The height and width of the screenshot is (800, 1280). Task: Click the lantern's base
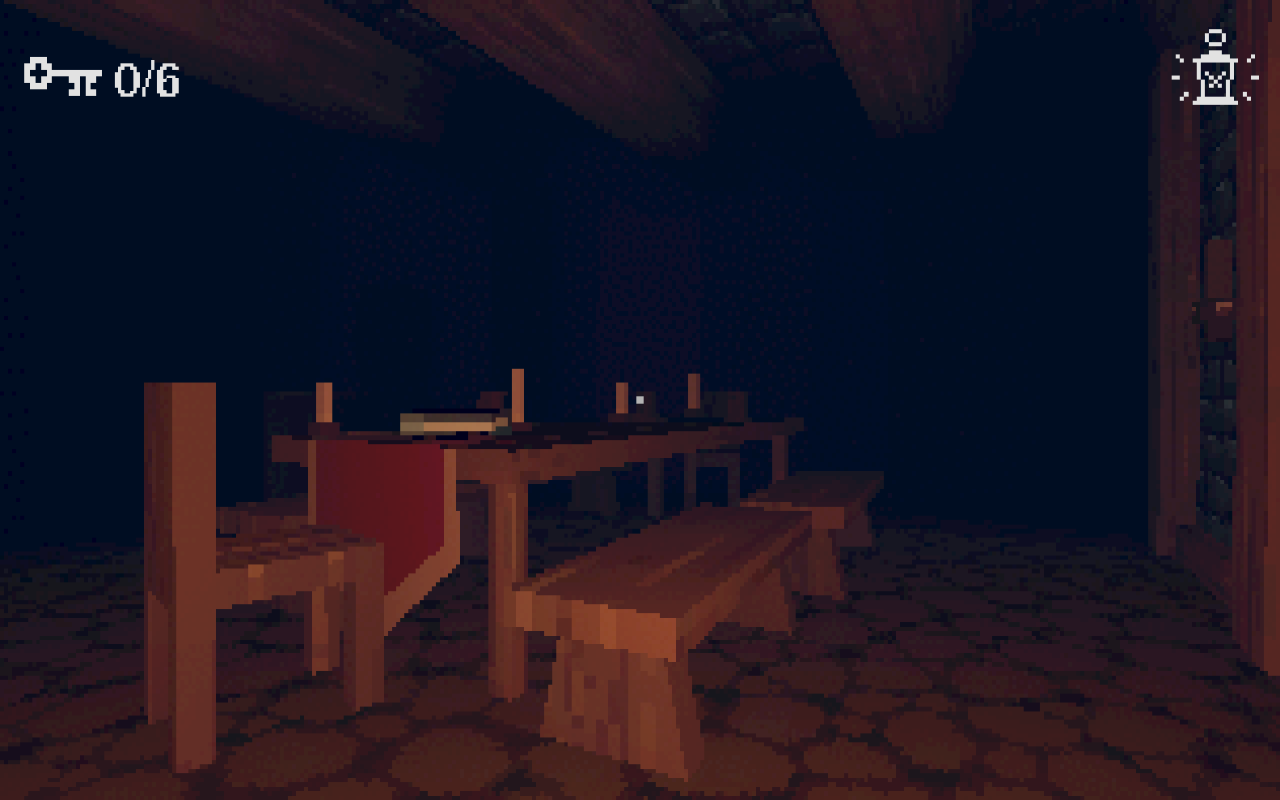tap(1215, 101)
